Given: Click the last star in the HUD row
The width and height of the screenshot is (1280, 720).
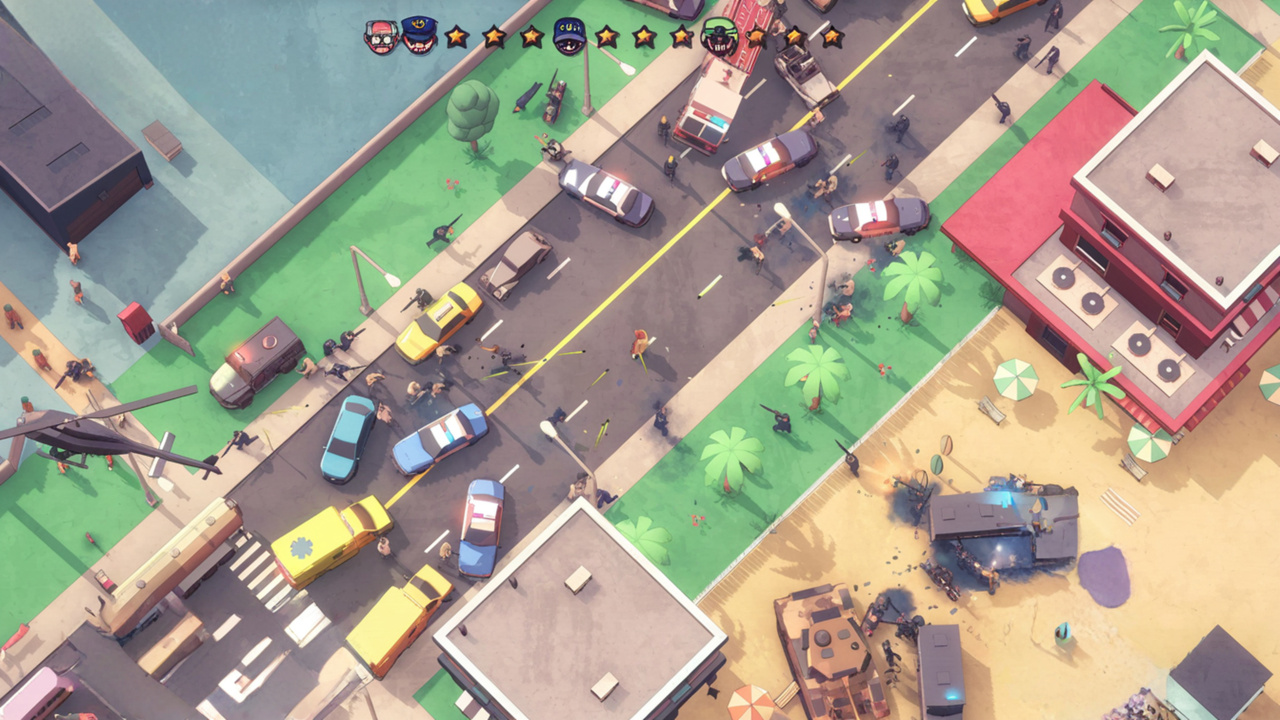Looking at the screenshot, I should 831,36.
